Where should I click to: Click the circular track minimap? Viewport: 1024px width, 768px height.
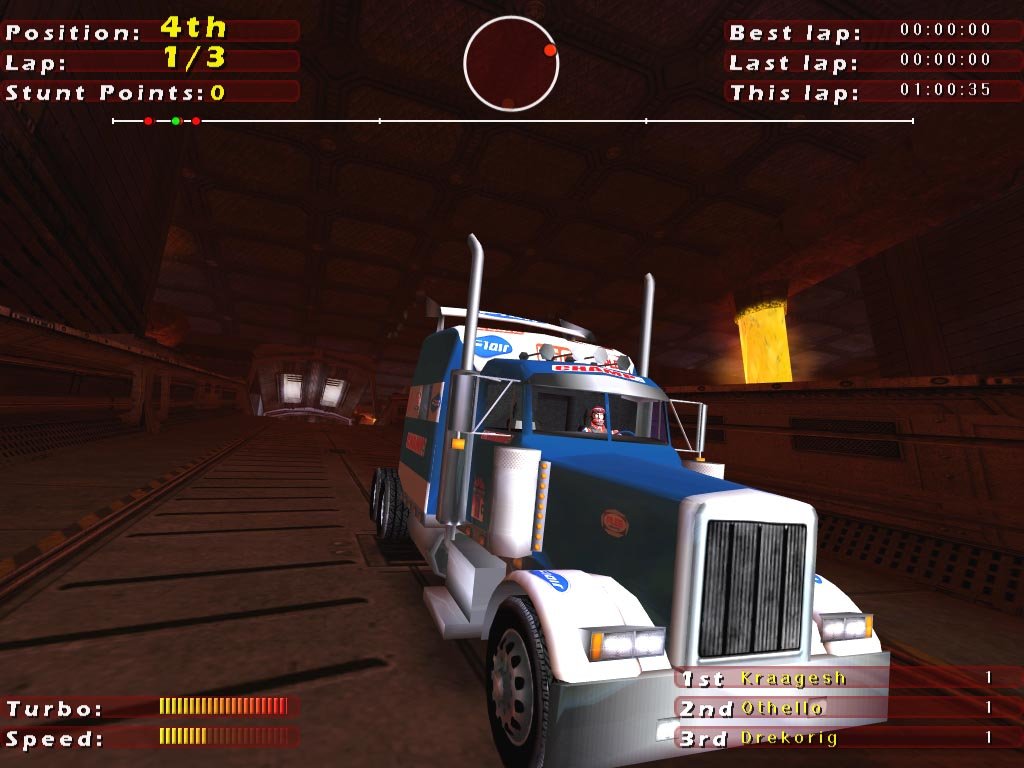511,64
